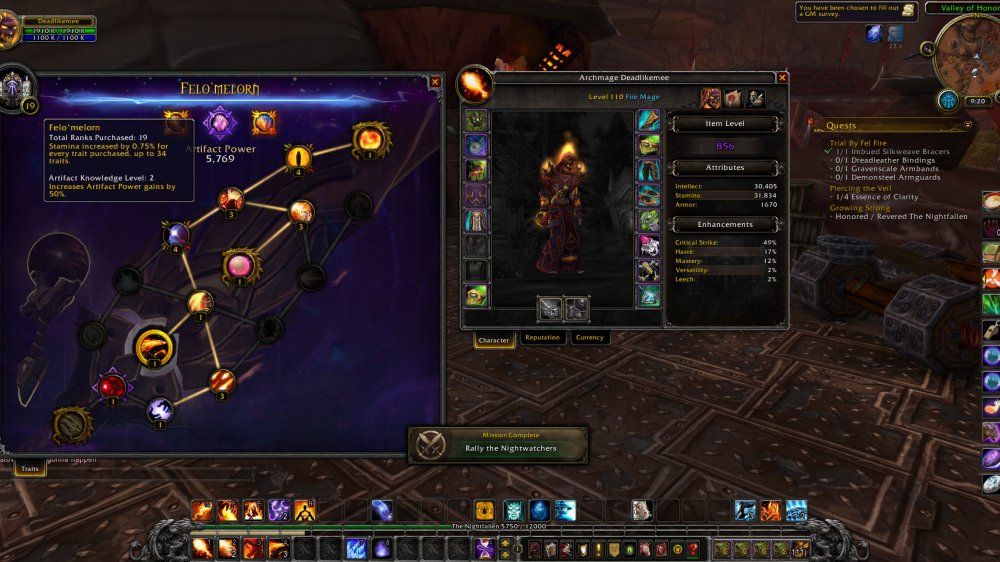Select the Trial By Fel Fire quest

[x=860, y=143]
